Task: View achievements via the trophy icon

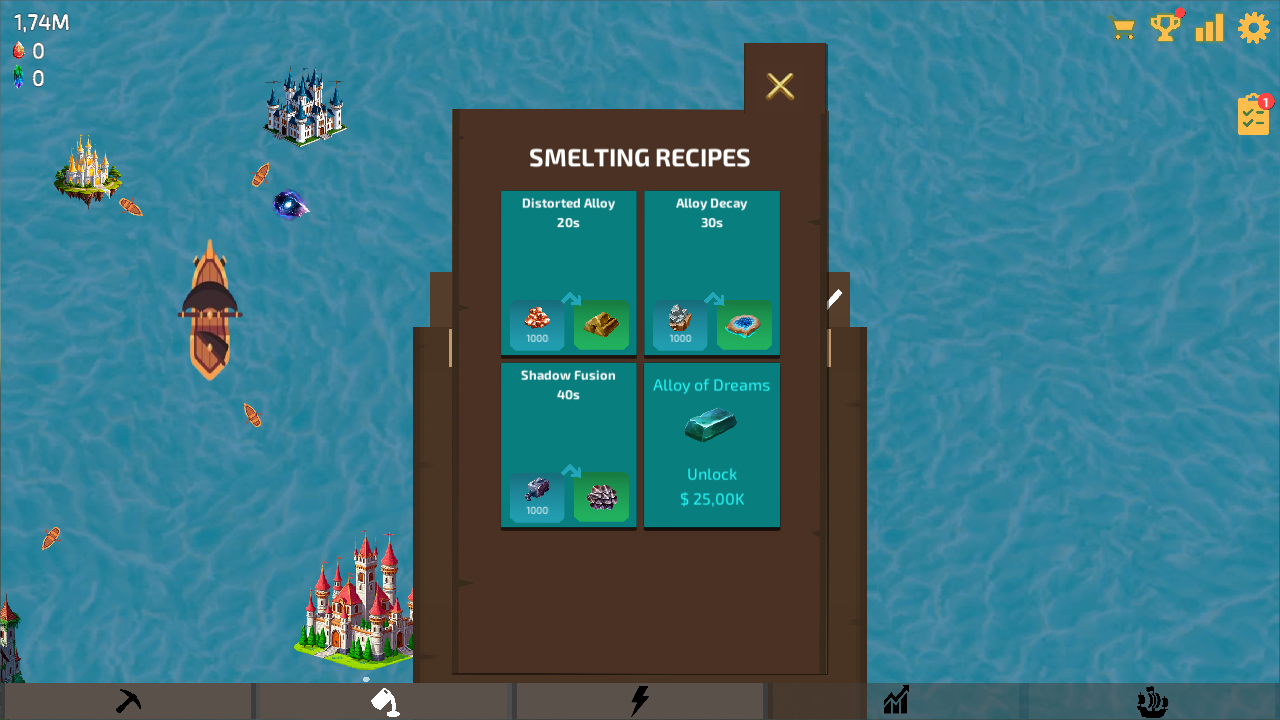Action: (x=1166, y=28)
